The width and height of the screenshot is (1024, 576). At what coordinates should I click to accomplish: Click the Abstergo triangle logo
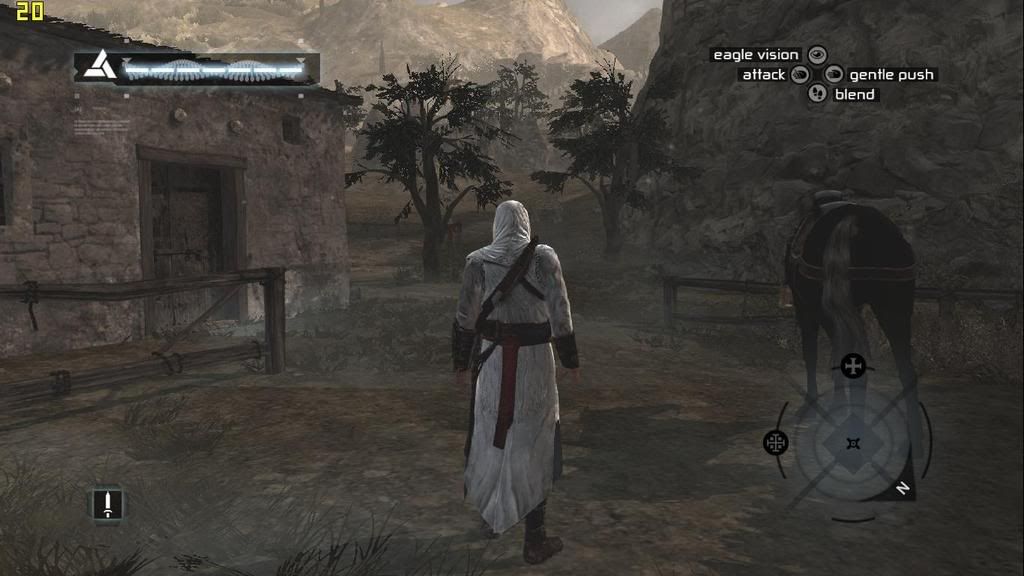tap(97, 68)
